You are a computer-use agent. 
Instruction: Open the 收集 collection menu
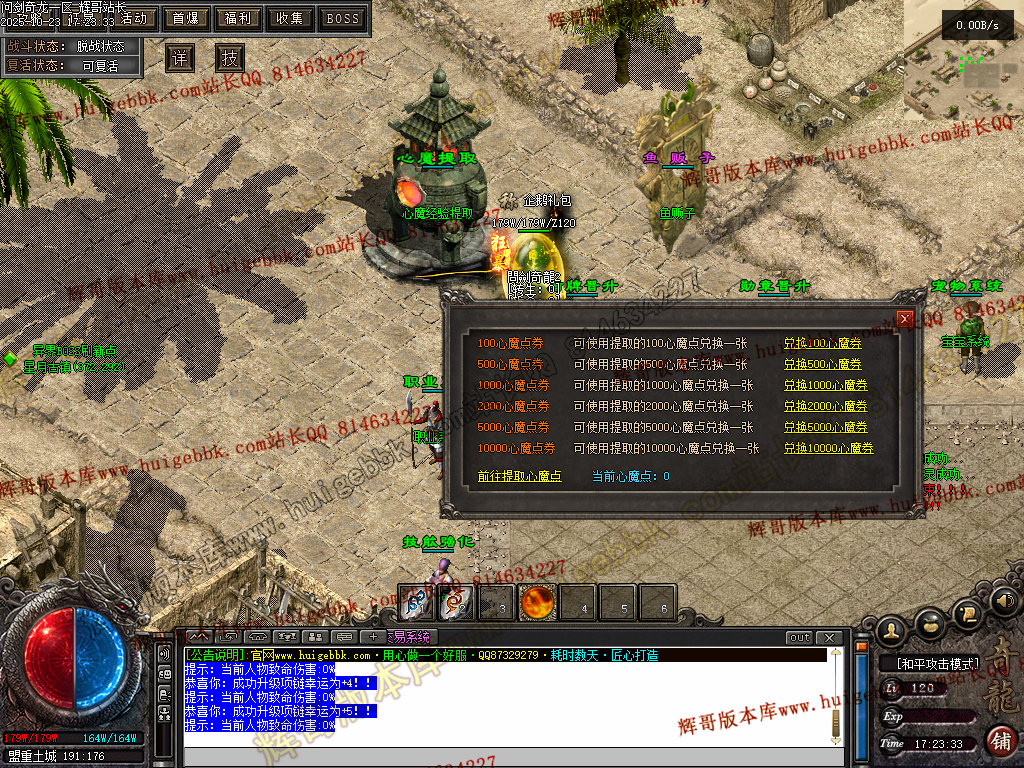(x=290, y=18)
